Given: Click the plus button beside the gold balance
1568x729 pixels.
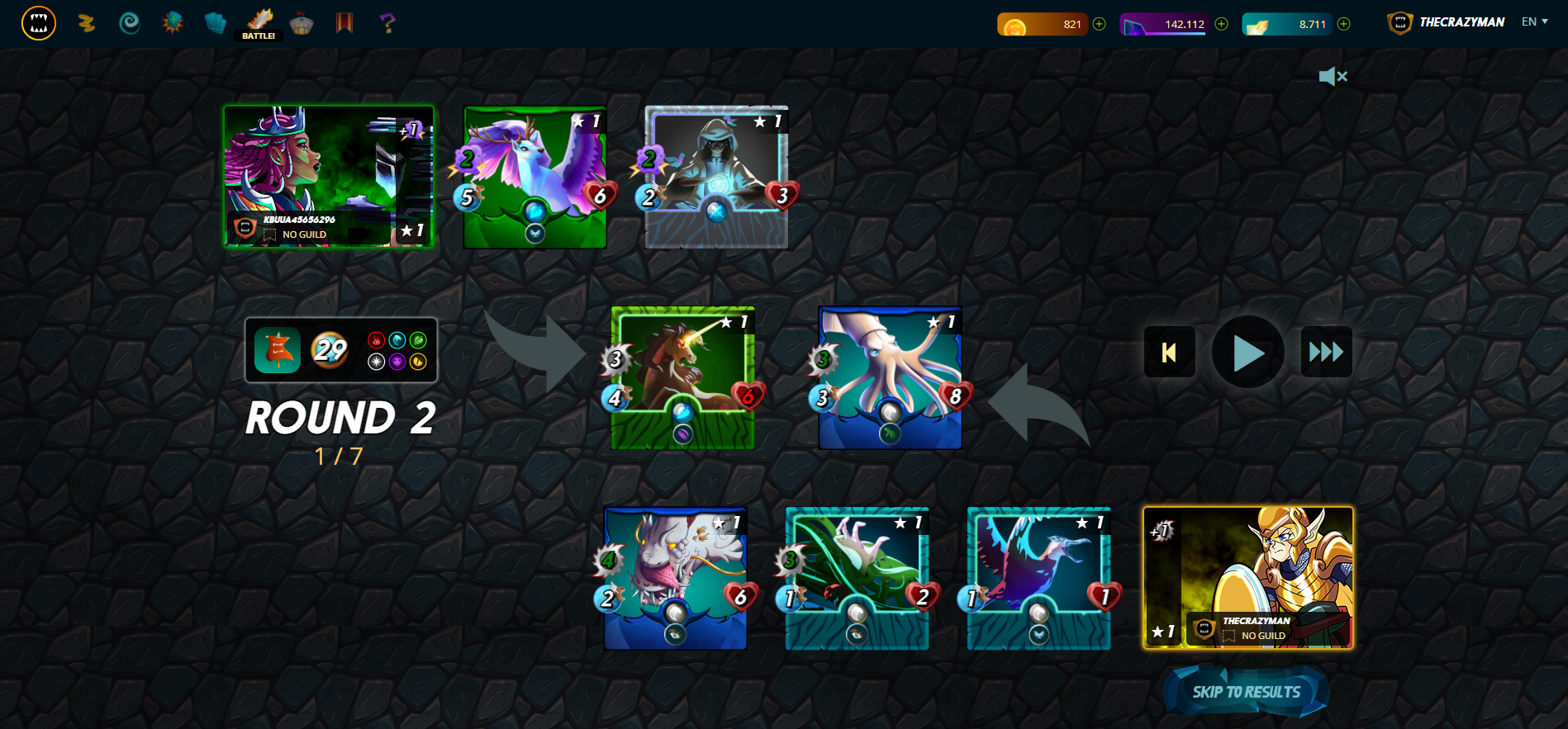Looking at the screenshot, I should (x=1098, y=25).
